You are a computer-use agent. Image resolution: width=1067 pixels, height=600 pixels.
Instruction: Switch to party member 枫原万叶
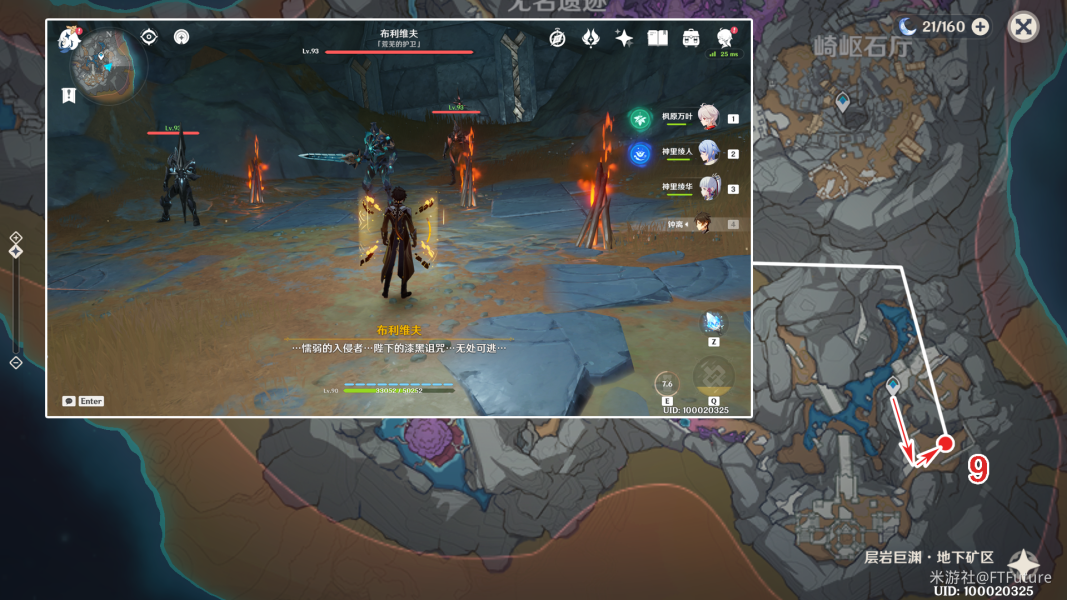click(x=709, y=118)
